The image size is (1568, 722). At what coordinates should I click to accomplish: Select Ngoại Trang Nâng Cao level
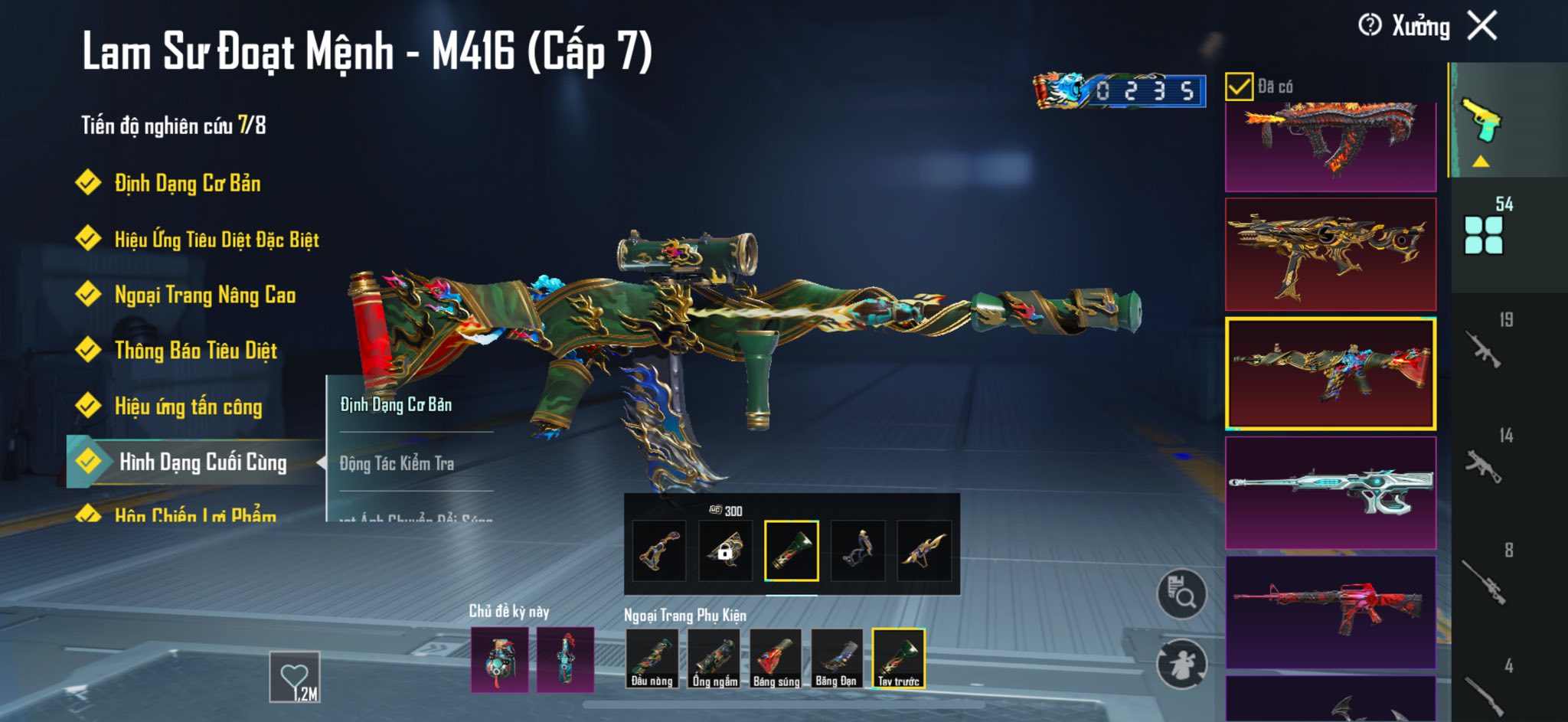coord(204,296)
